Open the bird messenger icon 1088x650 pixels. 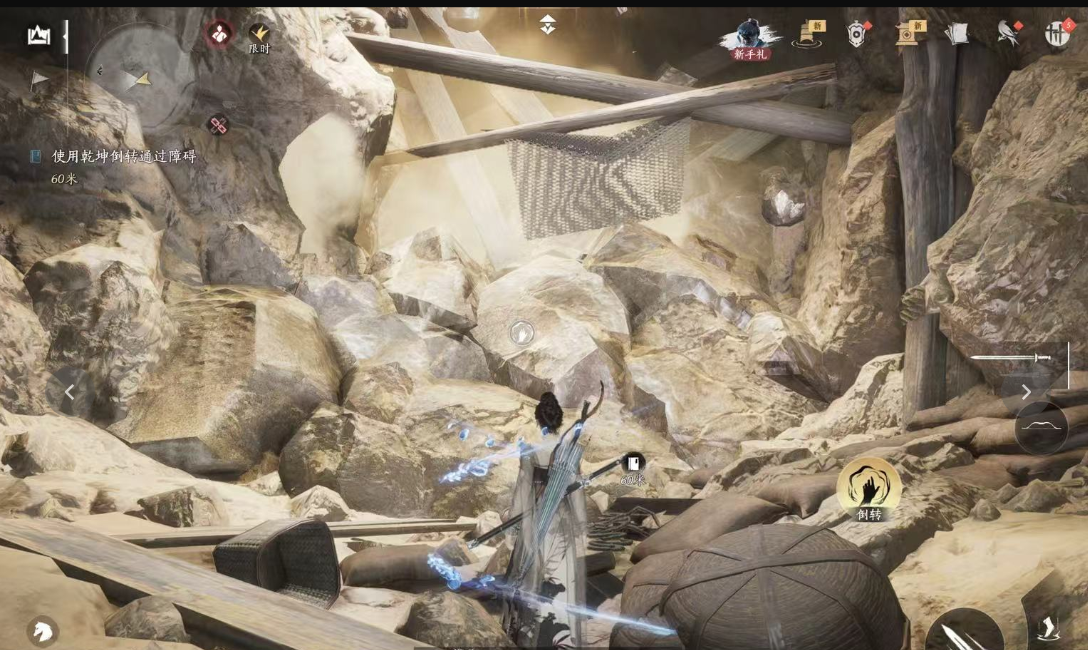[1007, 34]
